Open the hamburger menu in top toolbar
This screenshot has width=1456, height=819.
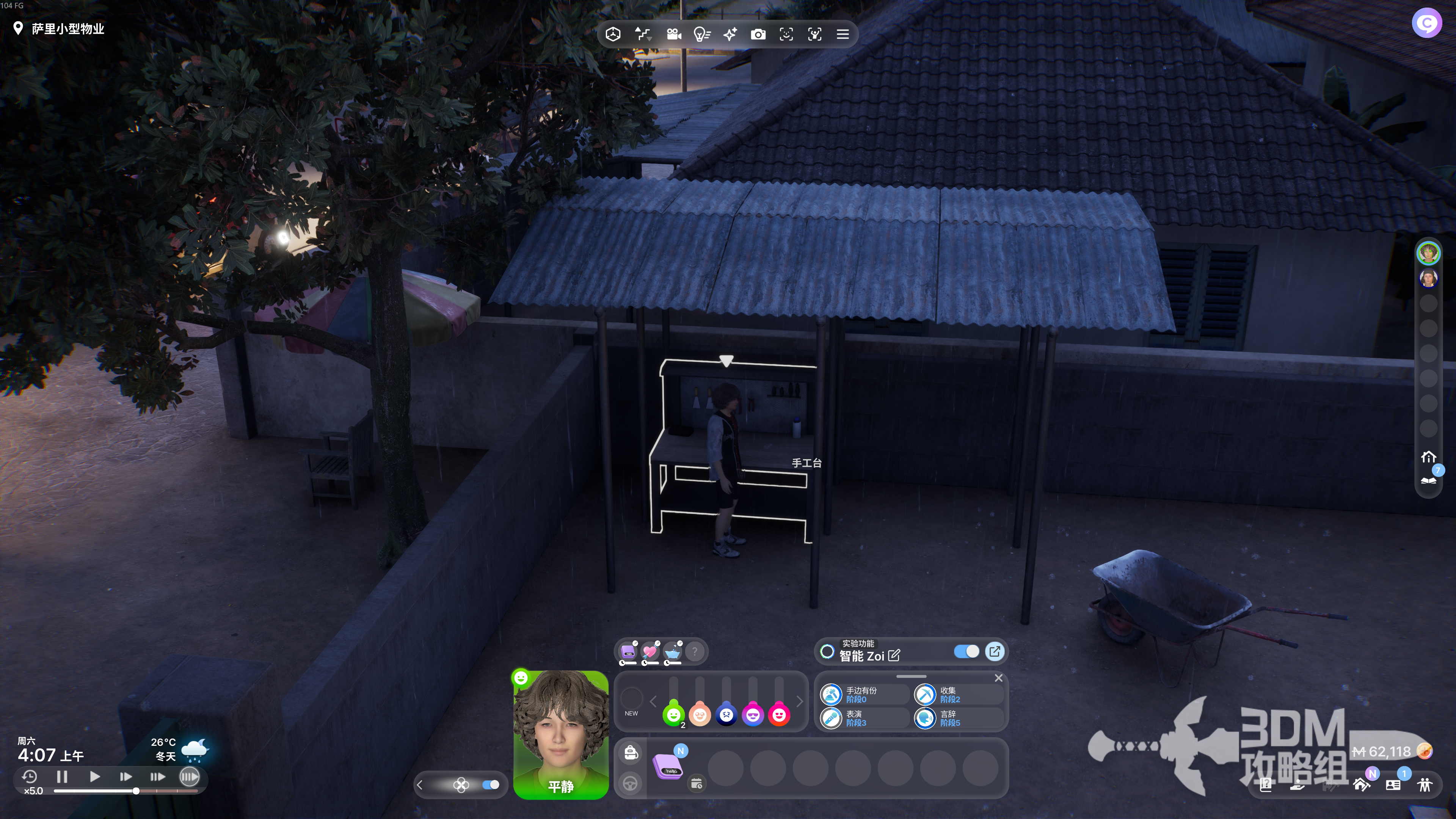(x=843, y=35)
